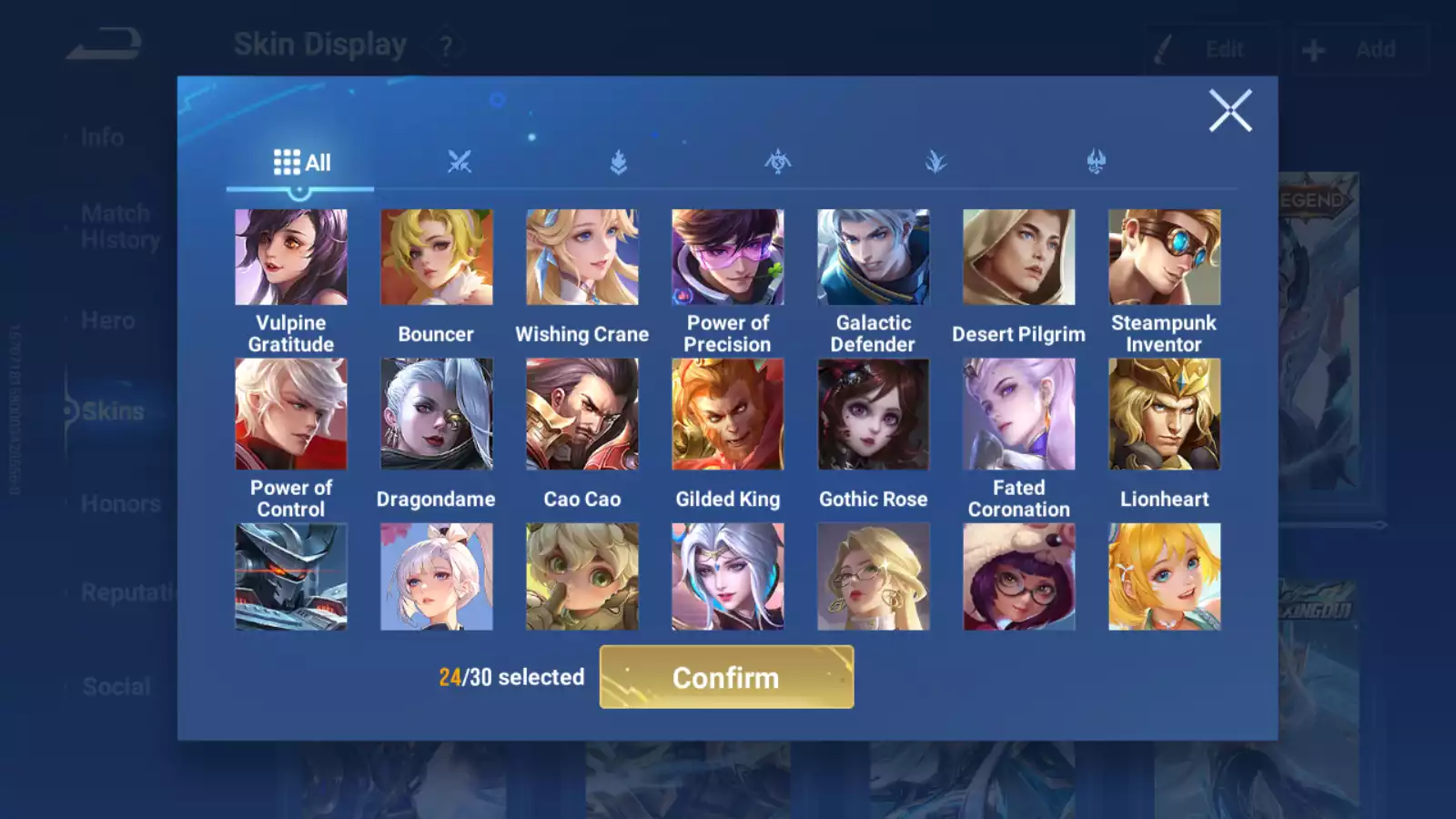Select the Cao Cao skin
The width and height of the screenshot is (1456, 819).
tap(582, 414)
